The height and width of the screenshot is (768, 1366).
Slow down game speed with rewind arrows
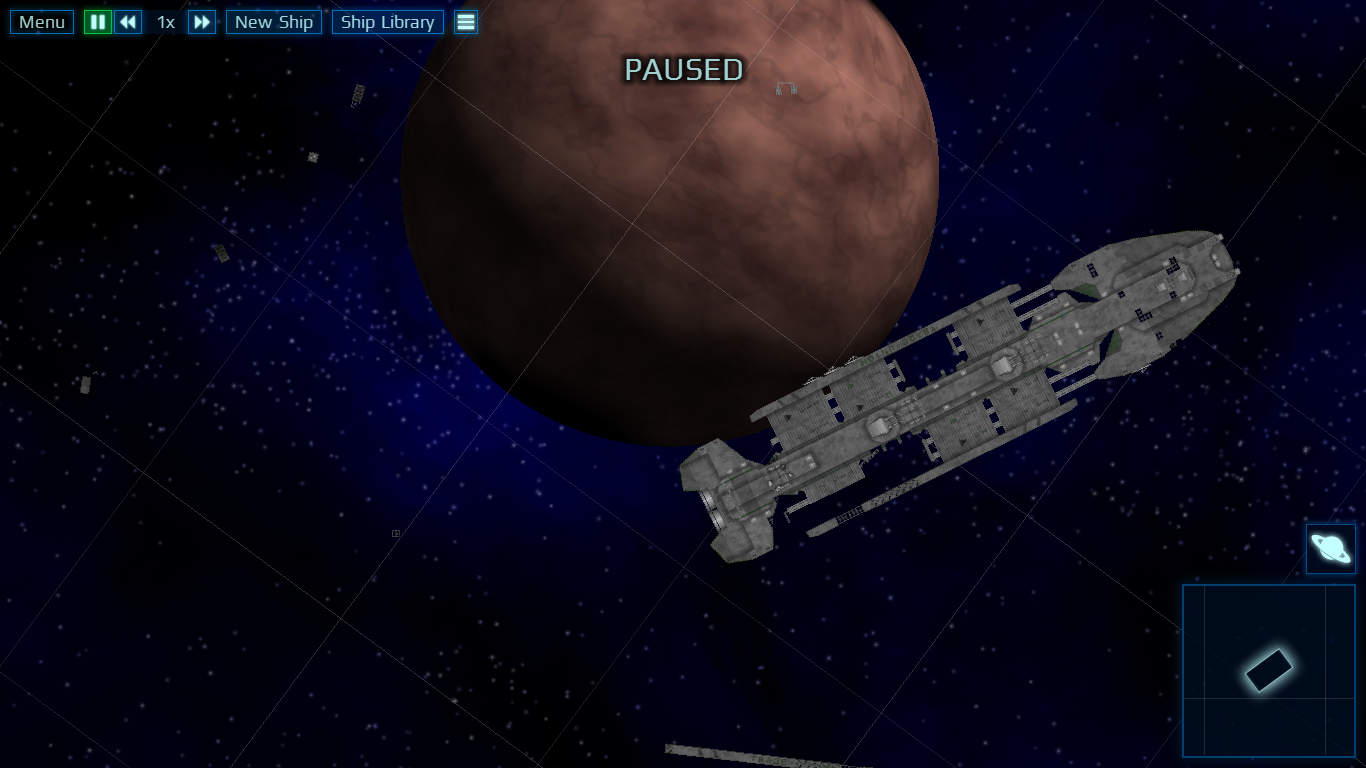(x=128, y=22)
